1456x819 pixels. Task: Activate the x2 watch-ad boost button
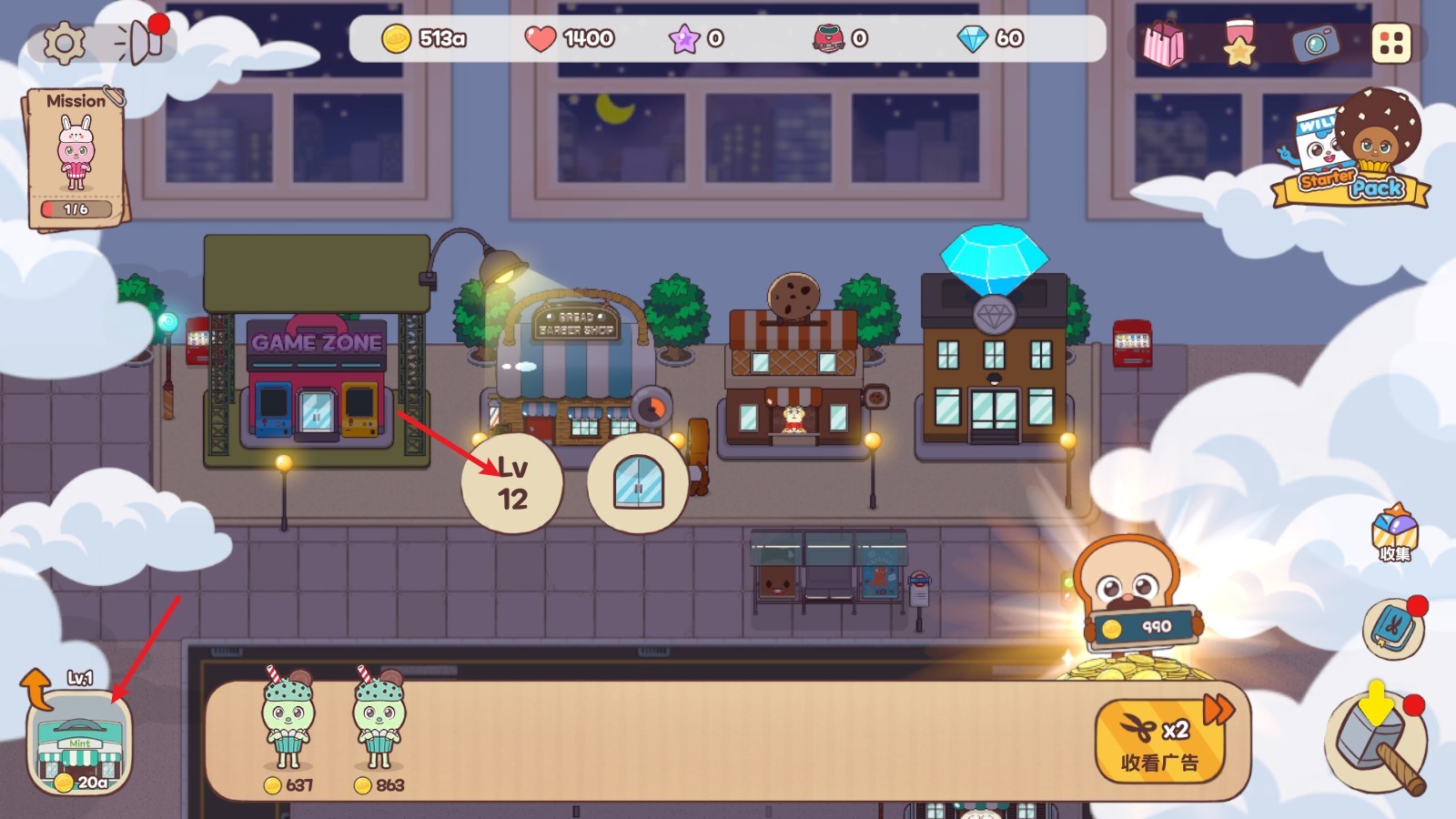1158,742
